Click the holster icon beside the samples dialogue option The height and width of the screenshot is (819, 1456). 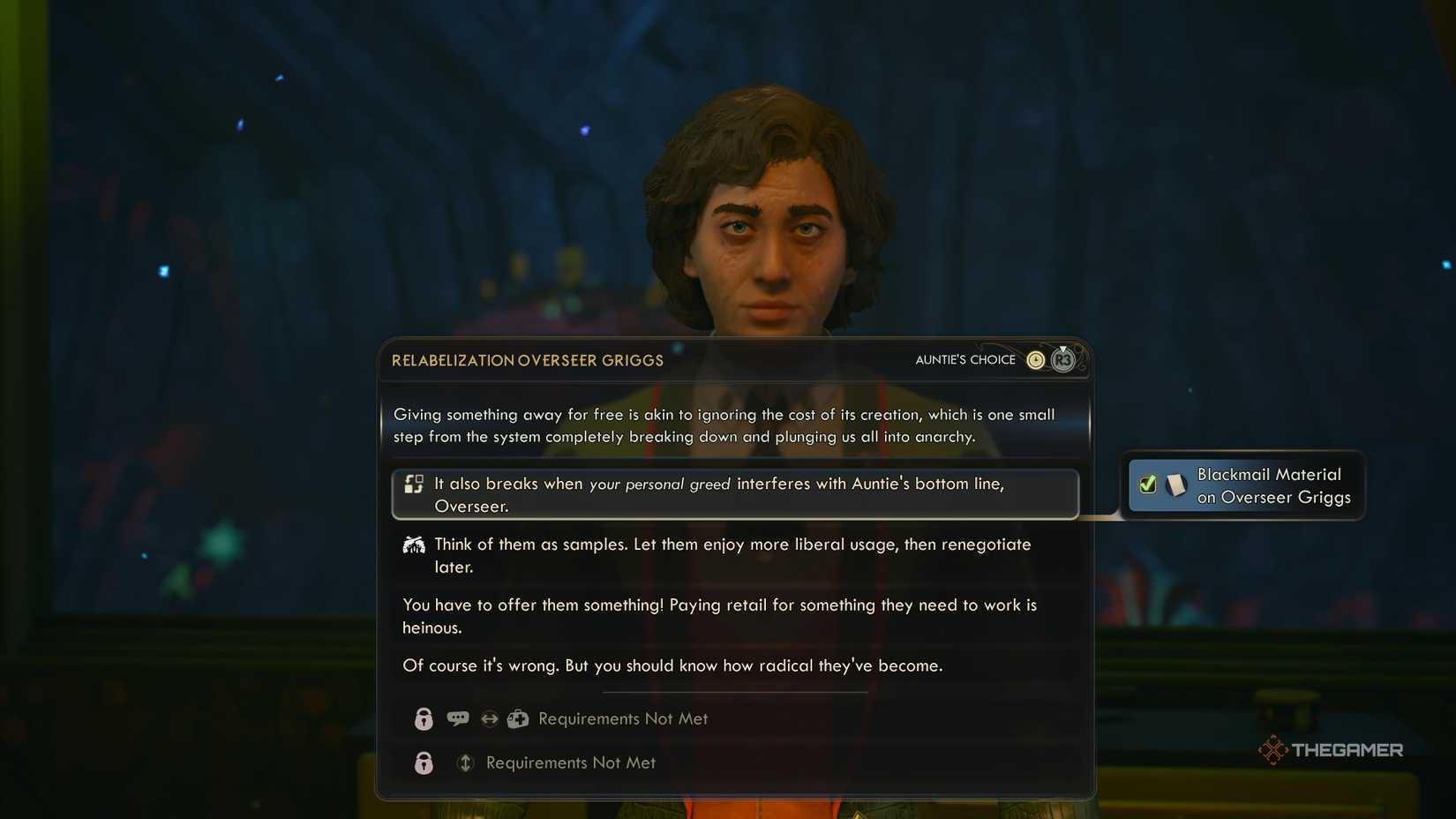[413, 545]
